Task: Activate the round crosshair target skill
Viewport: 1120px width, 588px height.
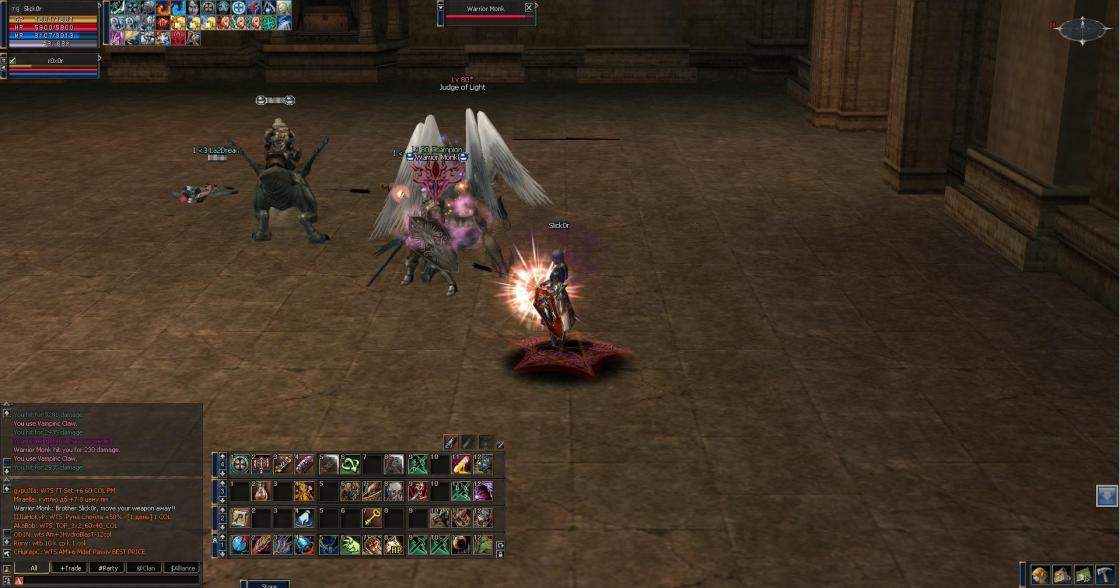Action: tap(240, 464)
